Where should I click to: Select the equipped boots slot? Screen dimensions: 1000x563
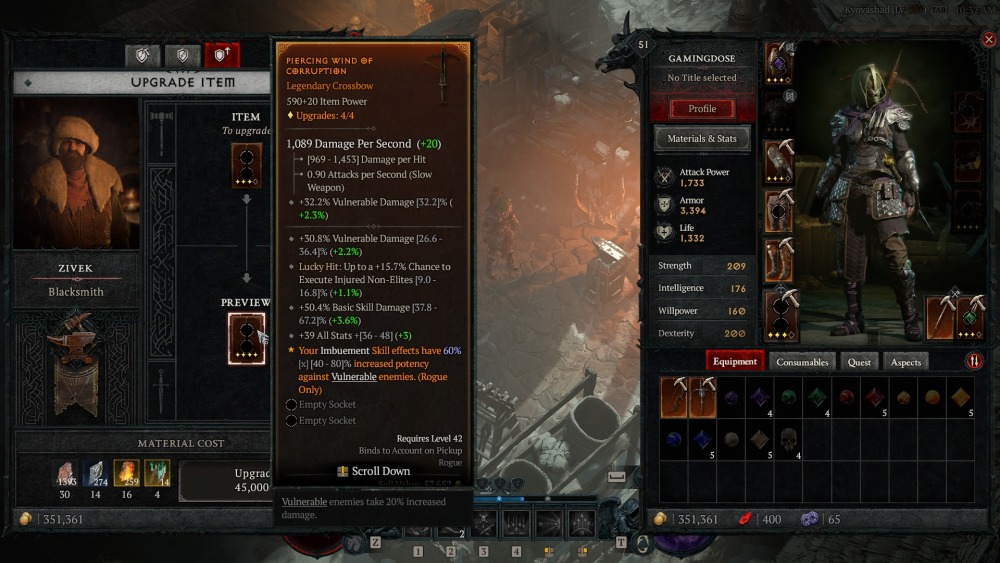[x=779, y=260]
